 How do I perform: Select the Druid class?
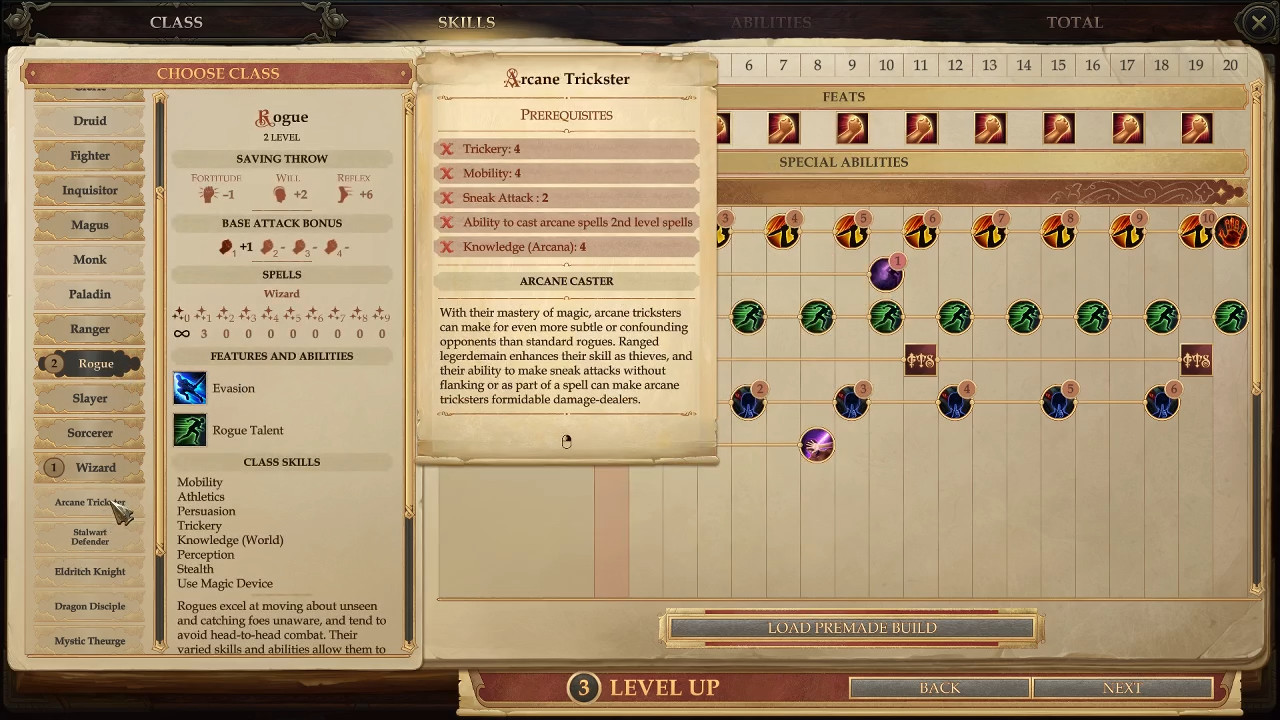pos(90,121)
